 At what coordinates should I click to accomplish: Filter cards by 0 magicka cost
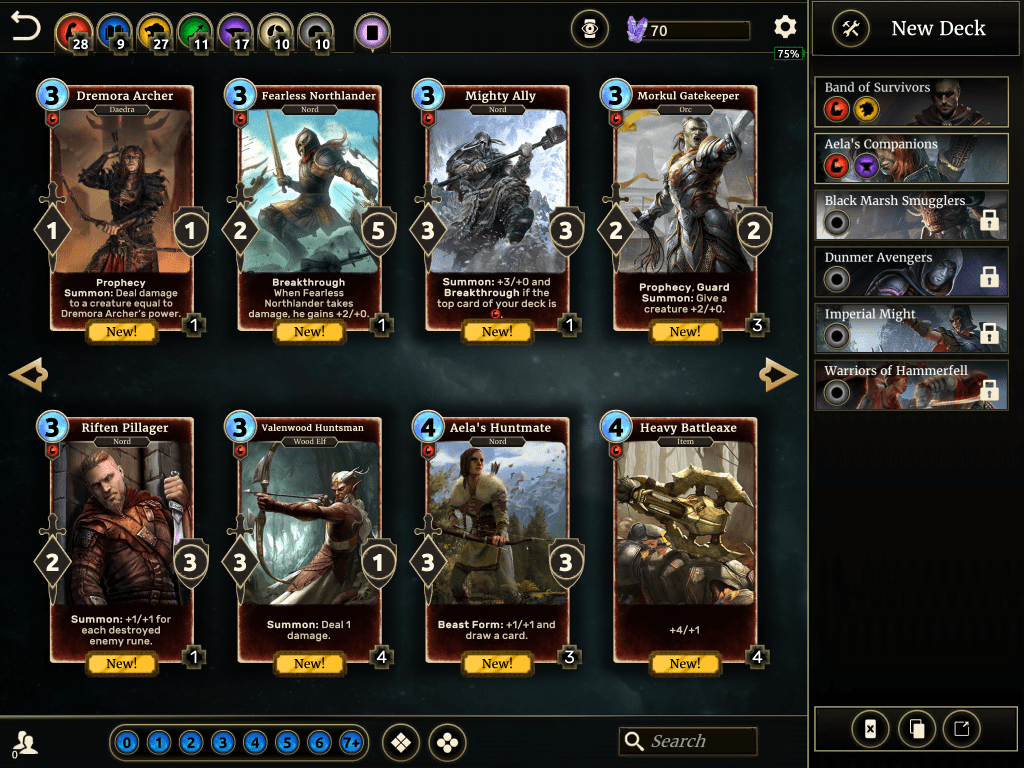(x=127, y=743)
